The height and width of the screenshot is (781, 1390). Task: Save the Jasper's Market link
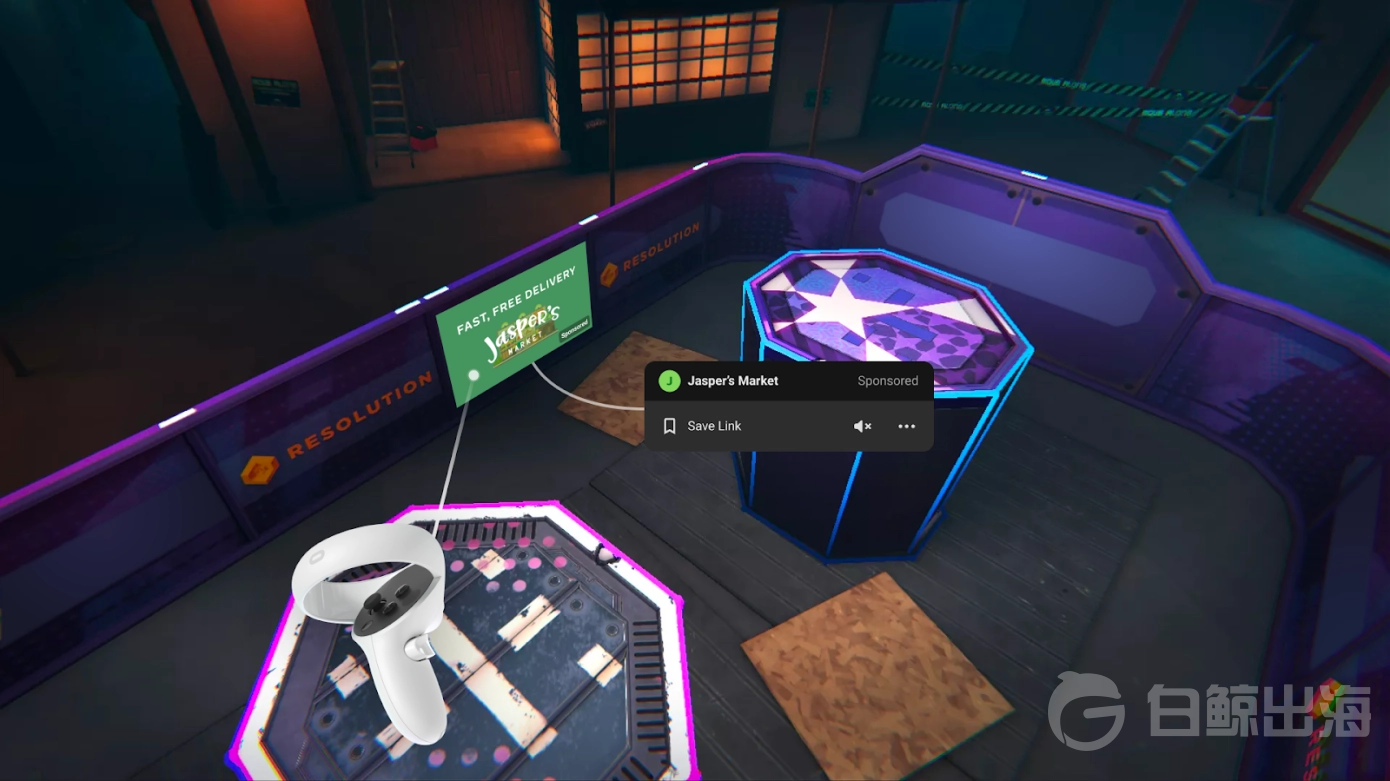(703, 426)
